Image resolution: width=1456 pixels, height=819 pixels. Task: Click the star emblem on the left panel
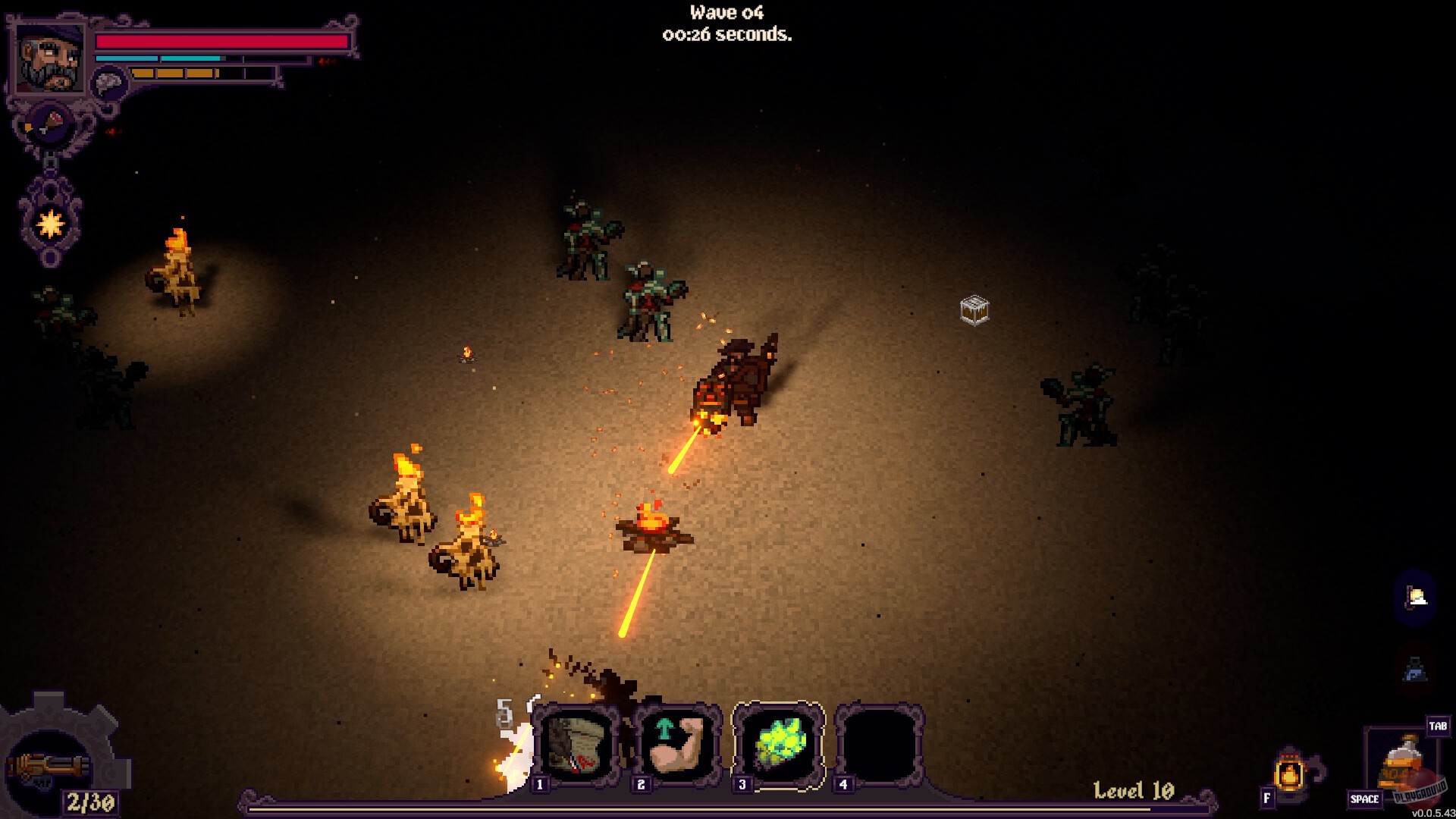[x=49, y=224]
